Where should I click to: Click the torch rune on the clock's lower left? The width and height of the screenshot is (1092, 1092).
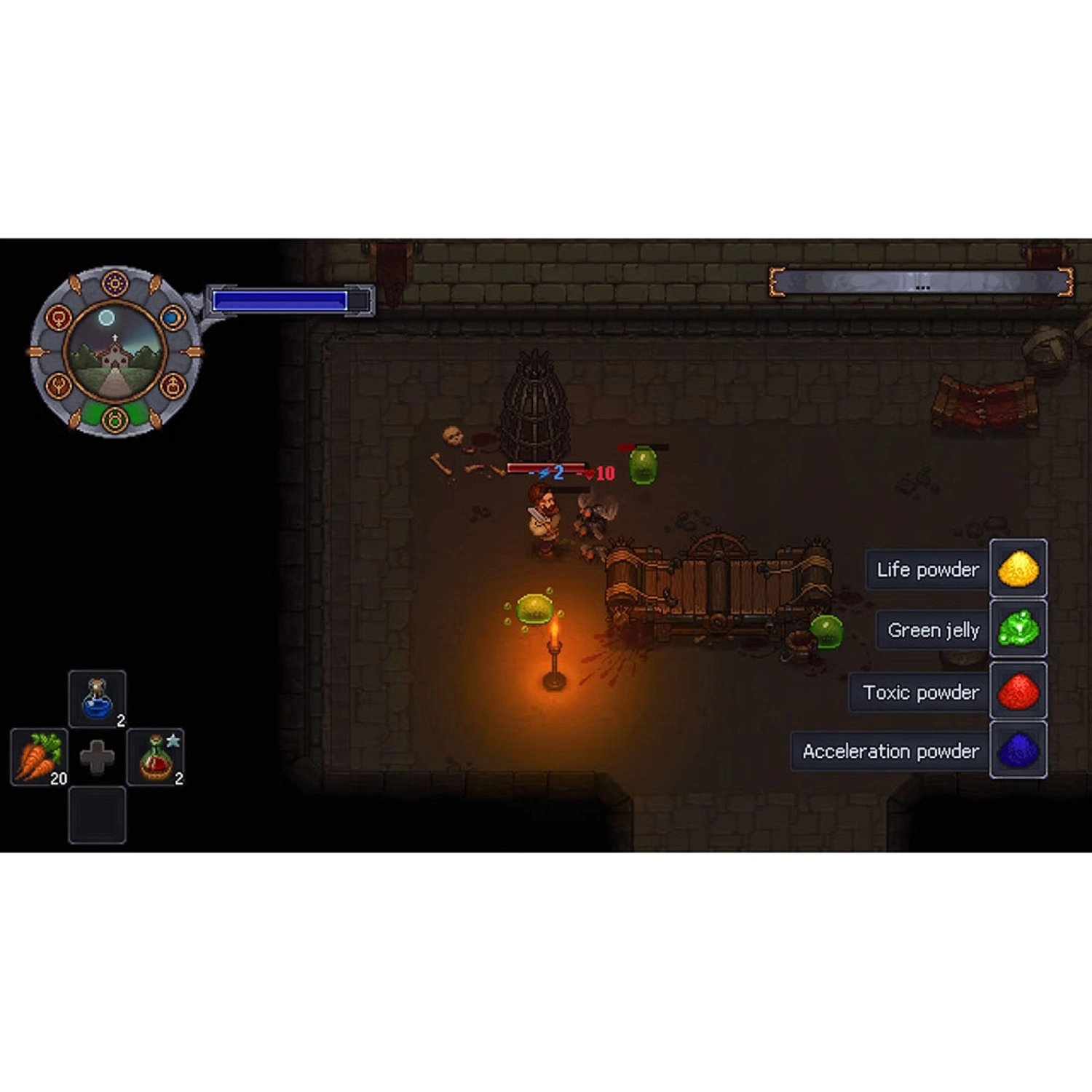pyautogui.click(x=60, y=384)
